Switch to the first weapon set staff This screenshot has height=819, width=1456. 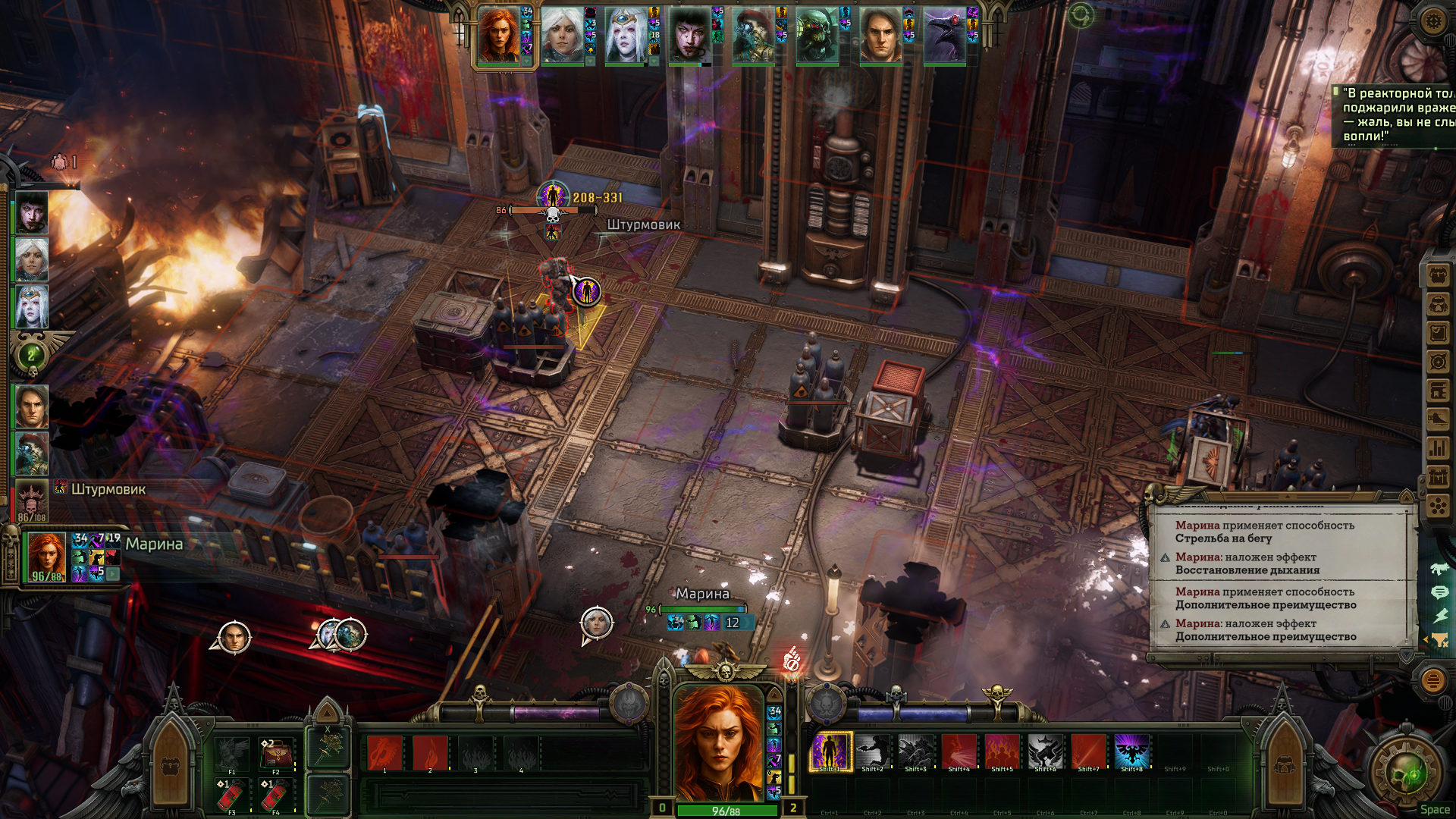point(328,749)
